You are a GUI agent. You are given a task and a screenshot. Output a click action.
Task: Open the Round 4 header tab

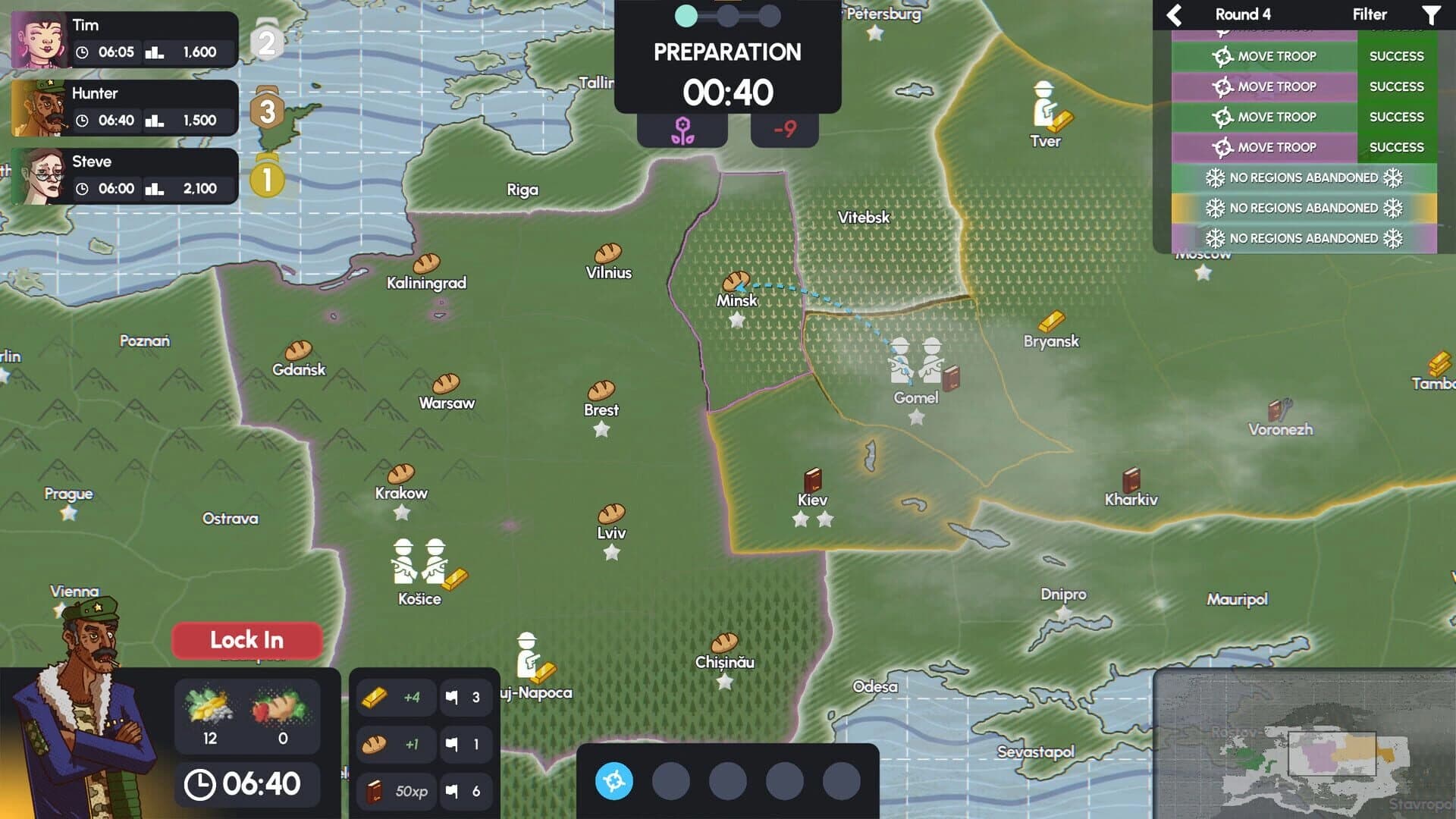[1244, 14]
